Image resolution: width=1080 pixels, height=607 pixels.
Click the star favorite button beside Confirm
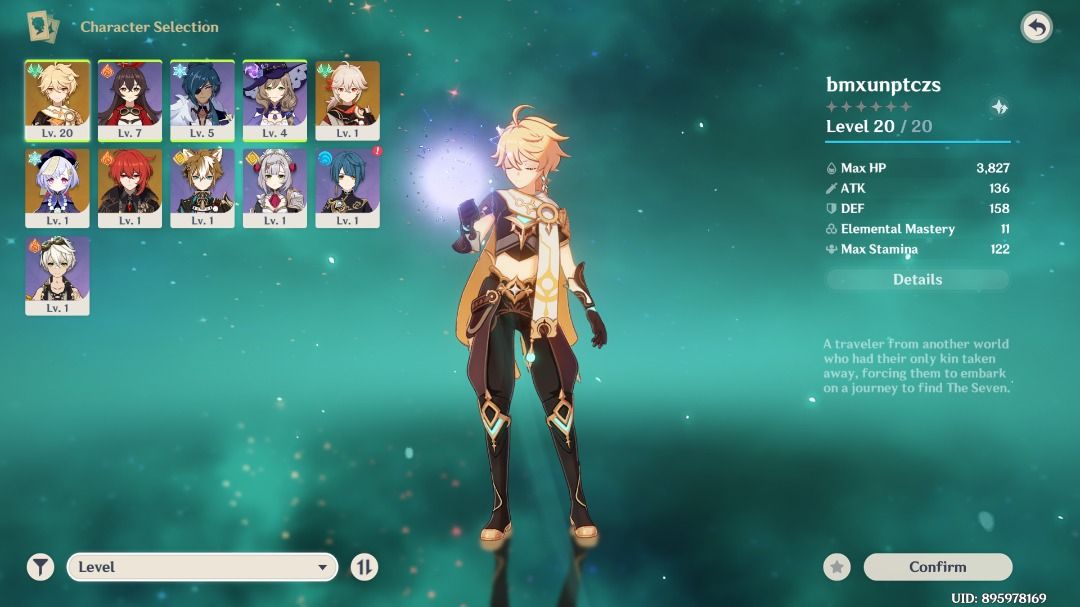[837, 567]
